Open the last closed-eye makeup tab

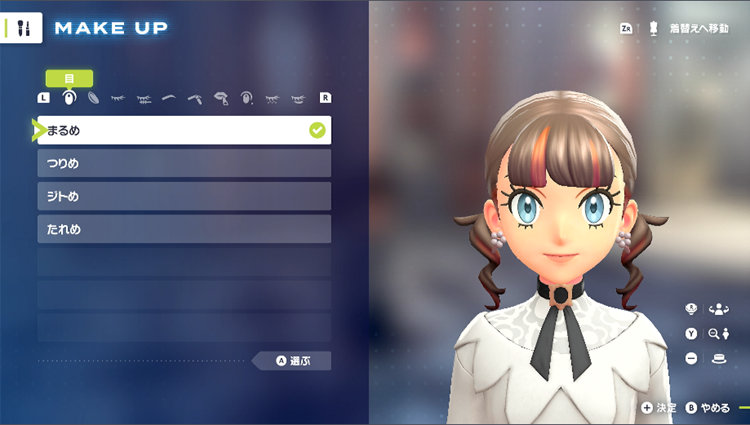coord(297,98)
